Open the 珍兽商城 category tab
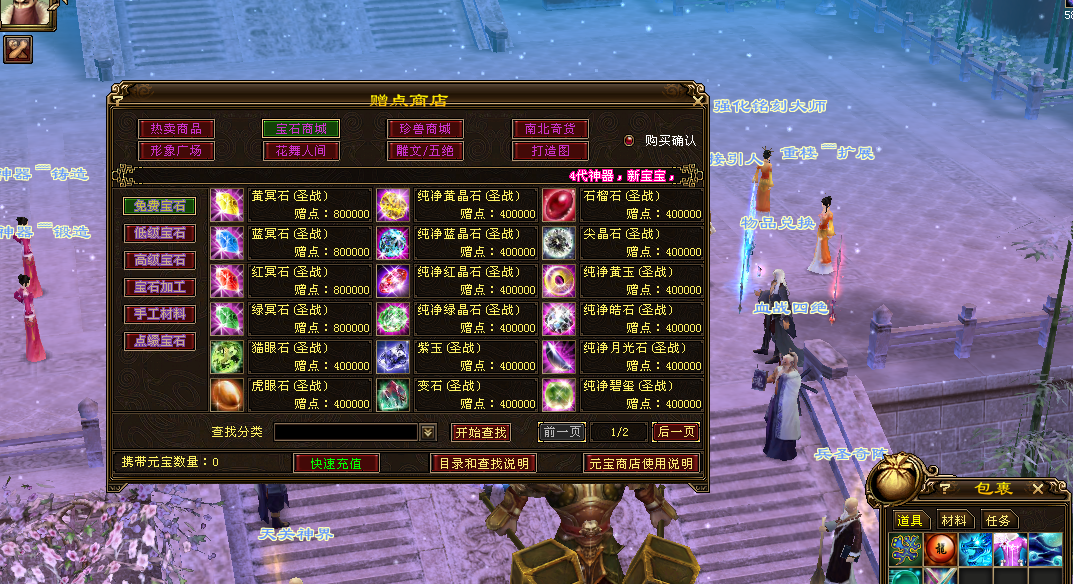The image size is (1073, 584). 425,129
